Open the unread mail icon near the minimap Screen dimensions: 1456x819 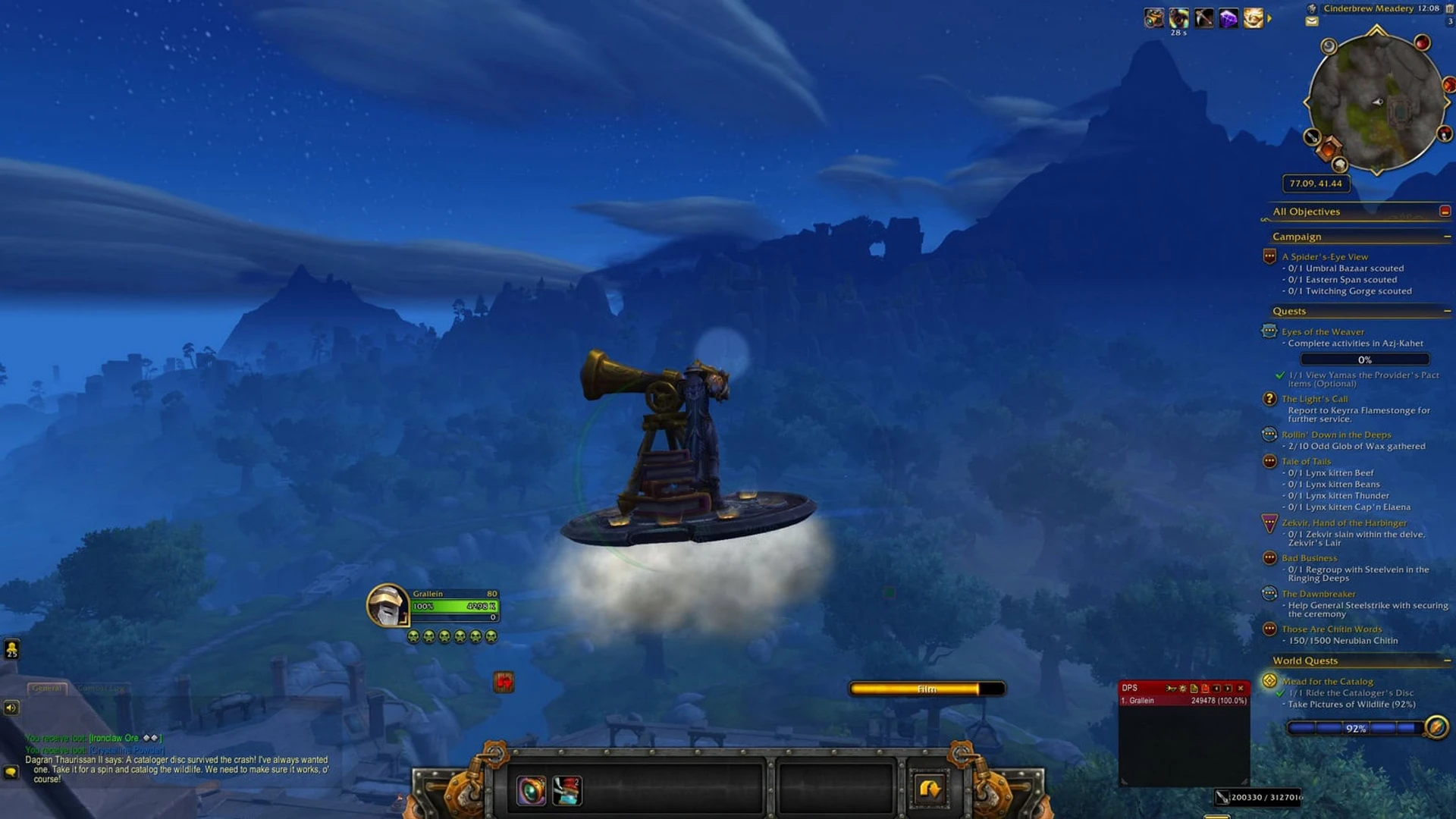(x=1312, y=20)
